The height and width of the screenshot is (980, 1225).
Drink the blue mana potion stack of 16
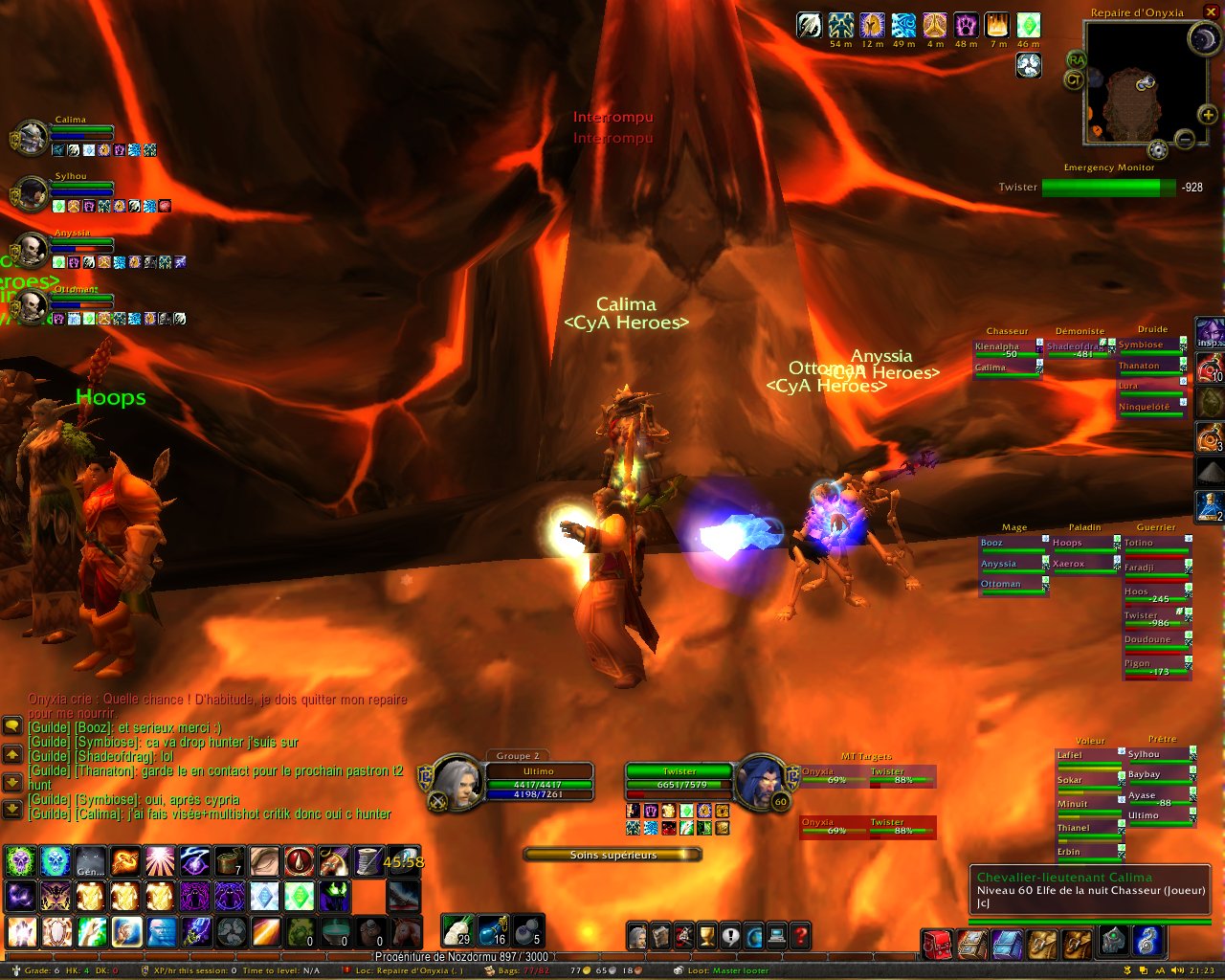tap(493, 929)
